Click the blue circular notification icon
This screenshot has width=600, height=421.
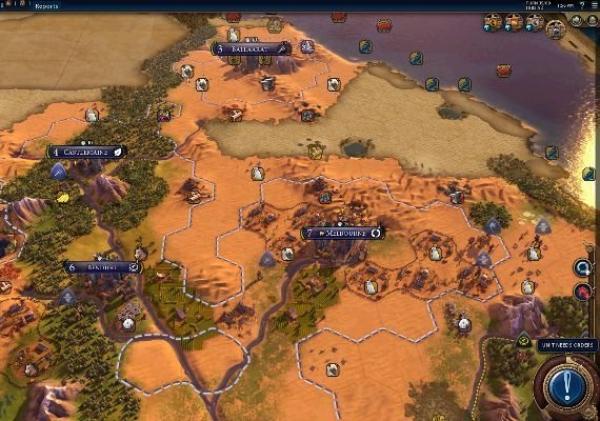coord(582,268)
